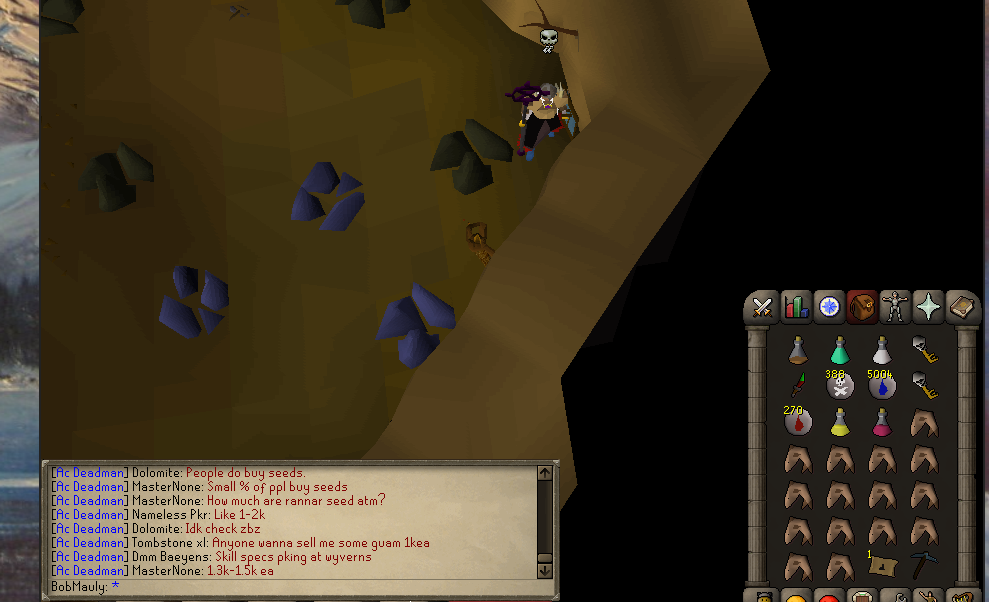Open the Prayer tab
The width and height of the screenshot is (989, 602).
point(928,307)
